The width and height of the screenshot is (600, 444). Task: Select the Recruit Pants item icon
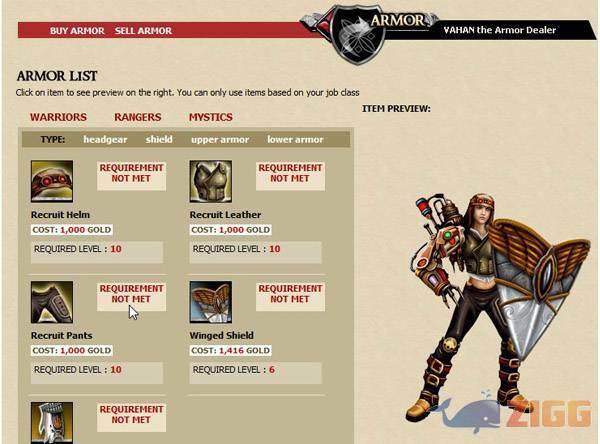tap(52, 302)
